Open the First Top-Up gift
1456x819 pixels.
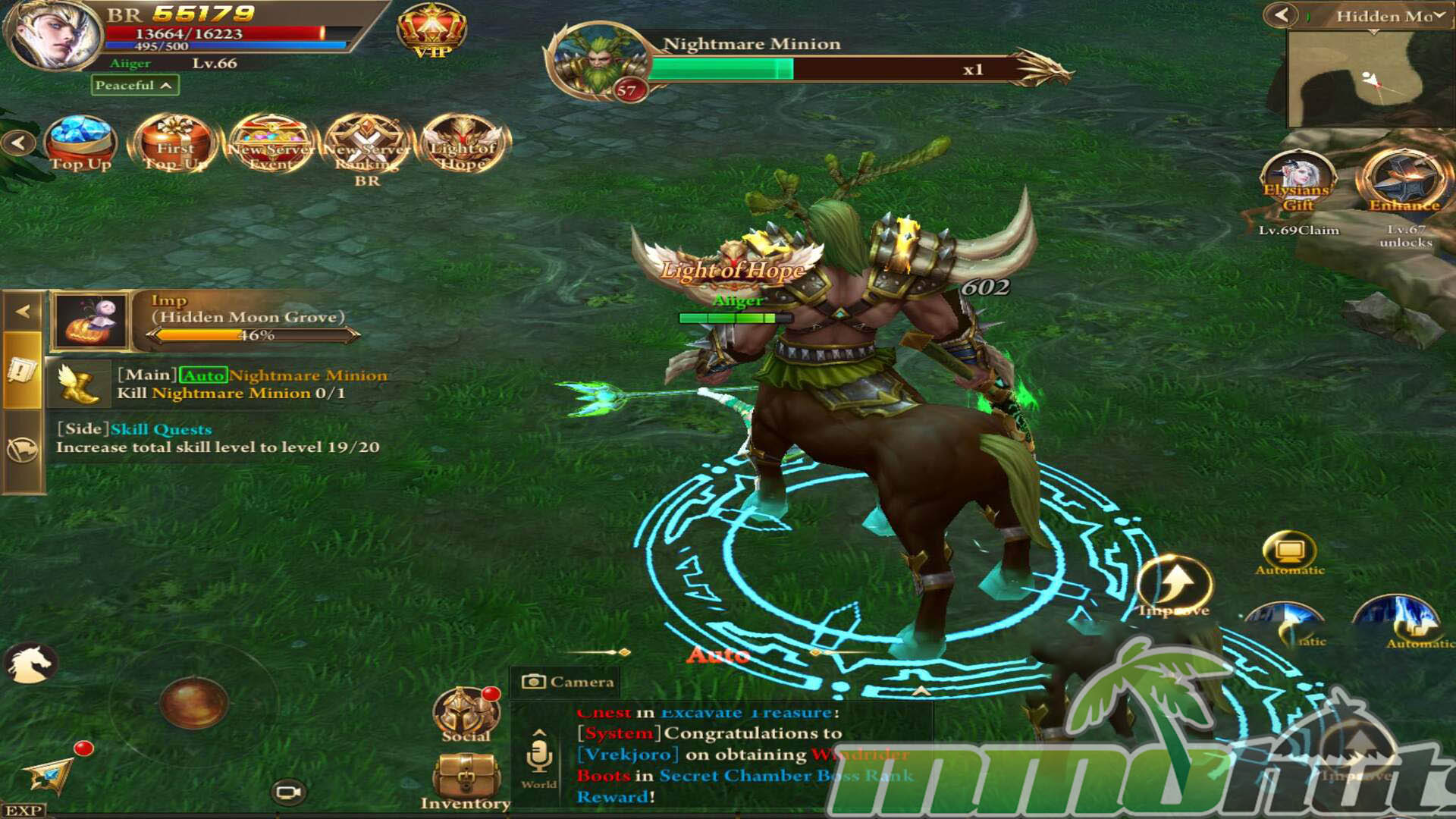(175, 143)
